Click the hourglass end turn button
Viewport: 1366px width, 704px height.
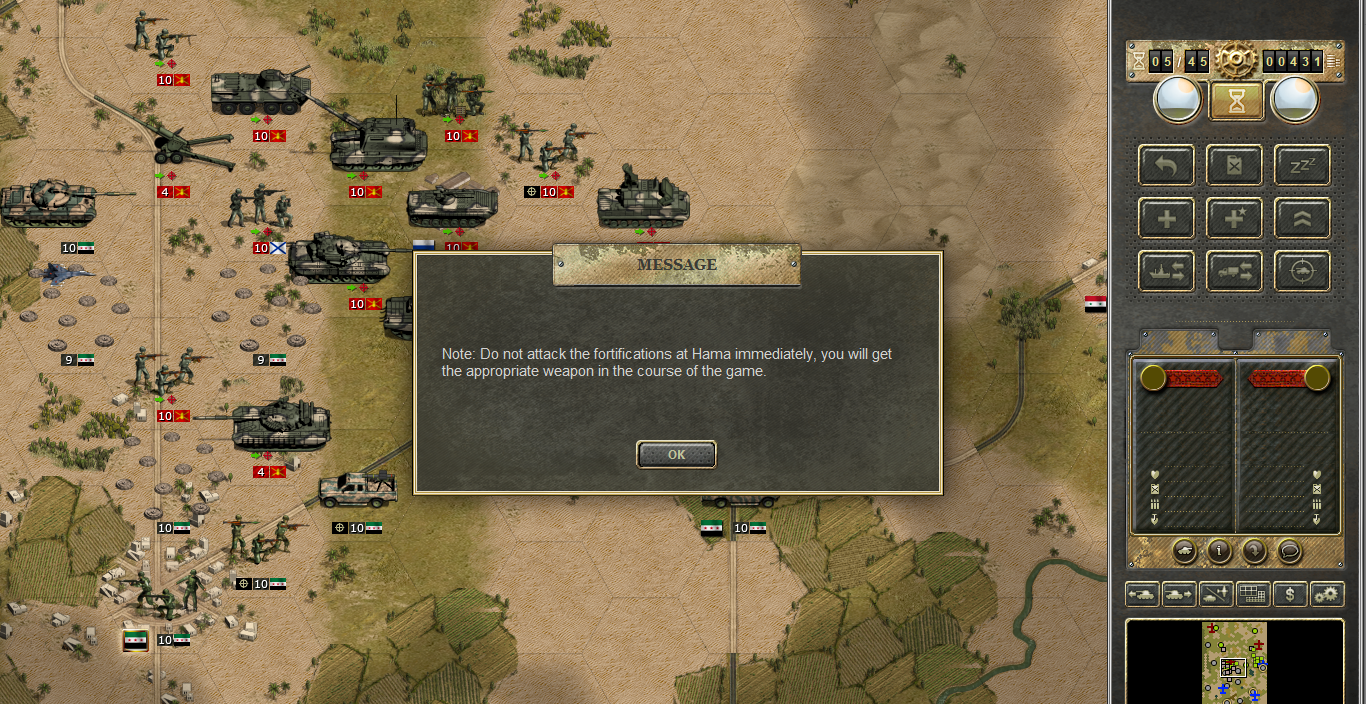(1236, 100)
